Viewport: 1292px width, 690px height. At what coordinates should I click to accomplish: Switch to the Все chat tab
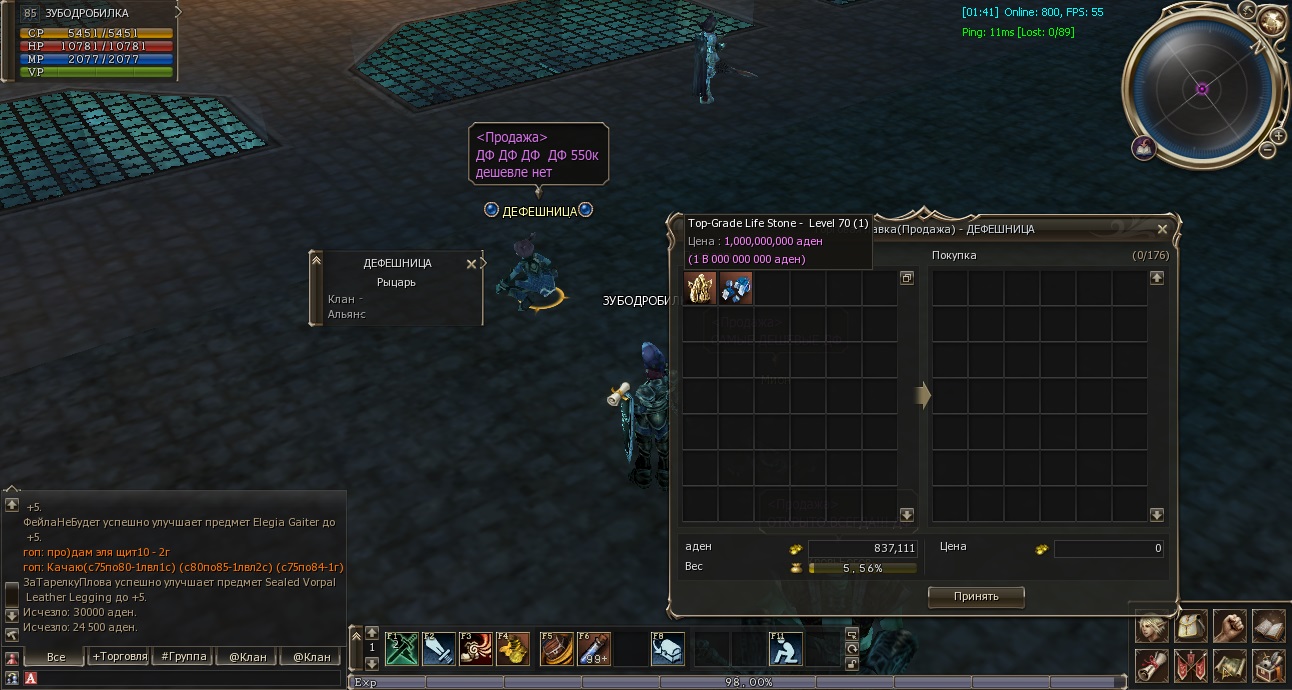click(x=56, y=657)
